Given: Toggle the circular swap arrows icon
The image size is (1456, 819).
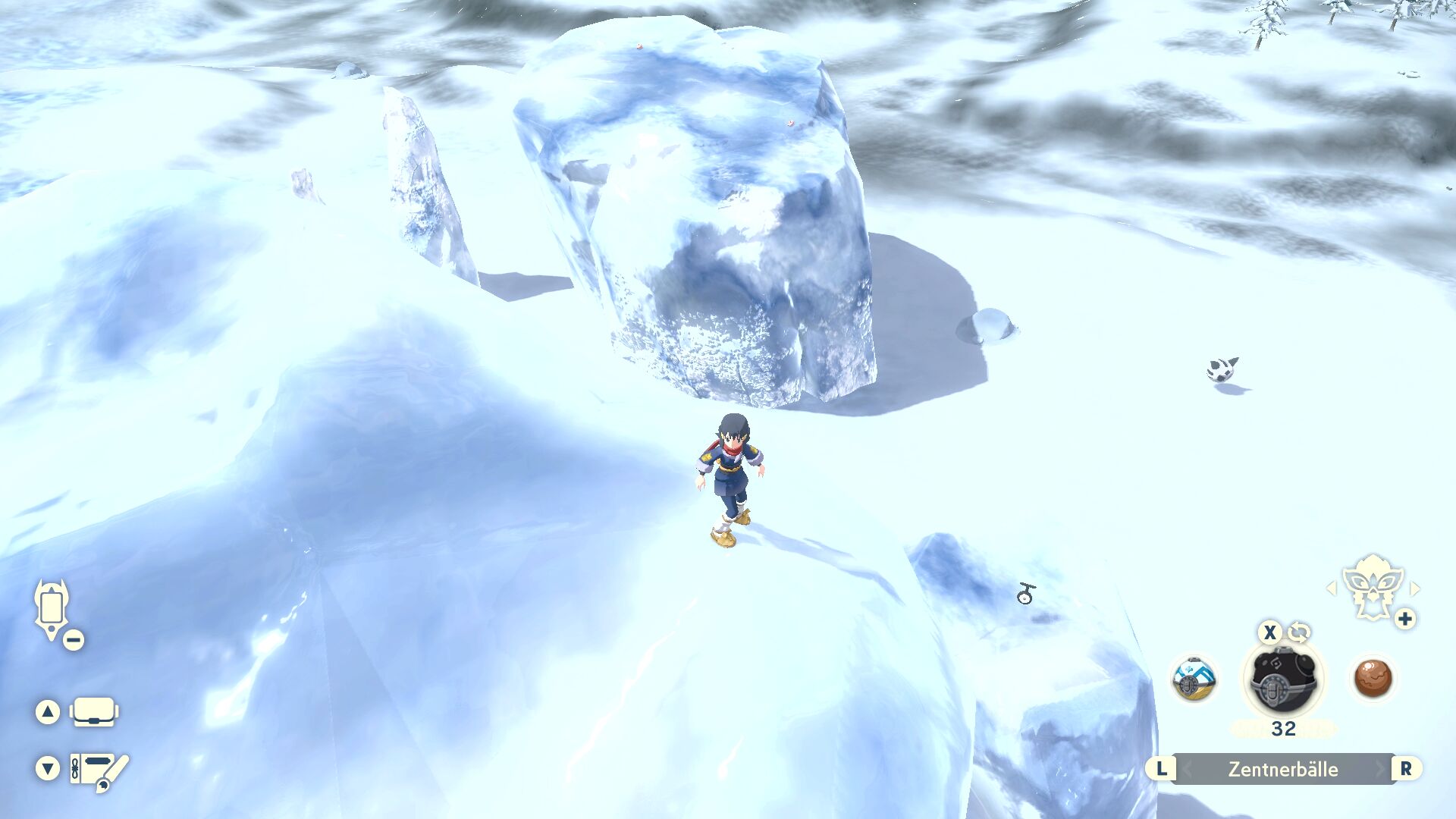Looking at the screenshot, I should (1298, 632).
